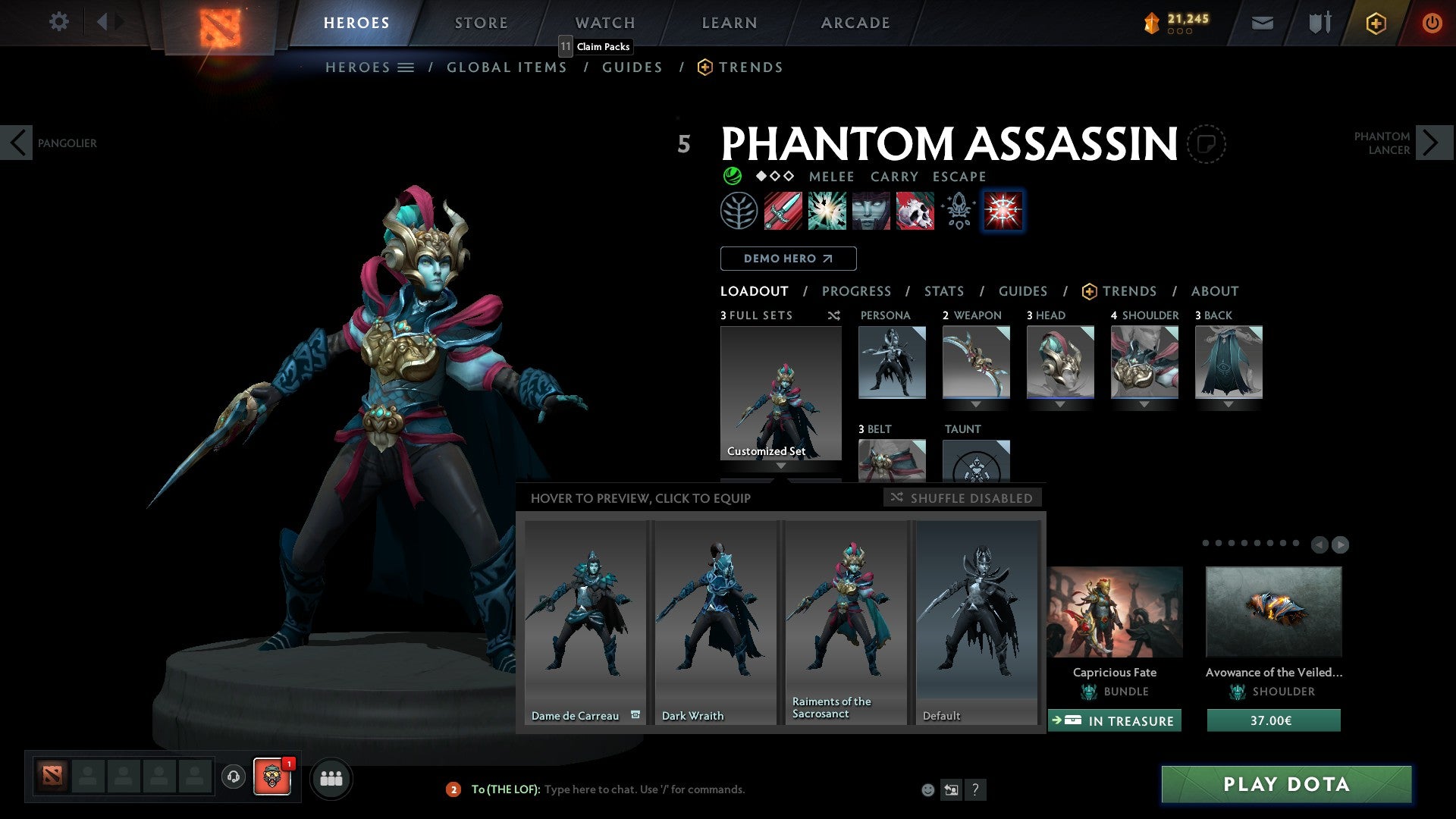The width and height of the screenshot is (1456, 819).
Task: Open the Arcade section
Action: (x=855, y=23)
